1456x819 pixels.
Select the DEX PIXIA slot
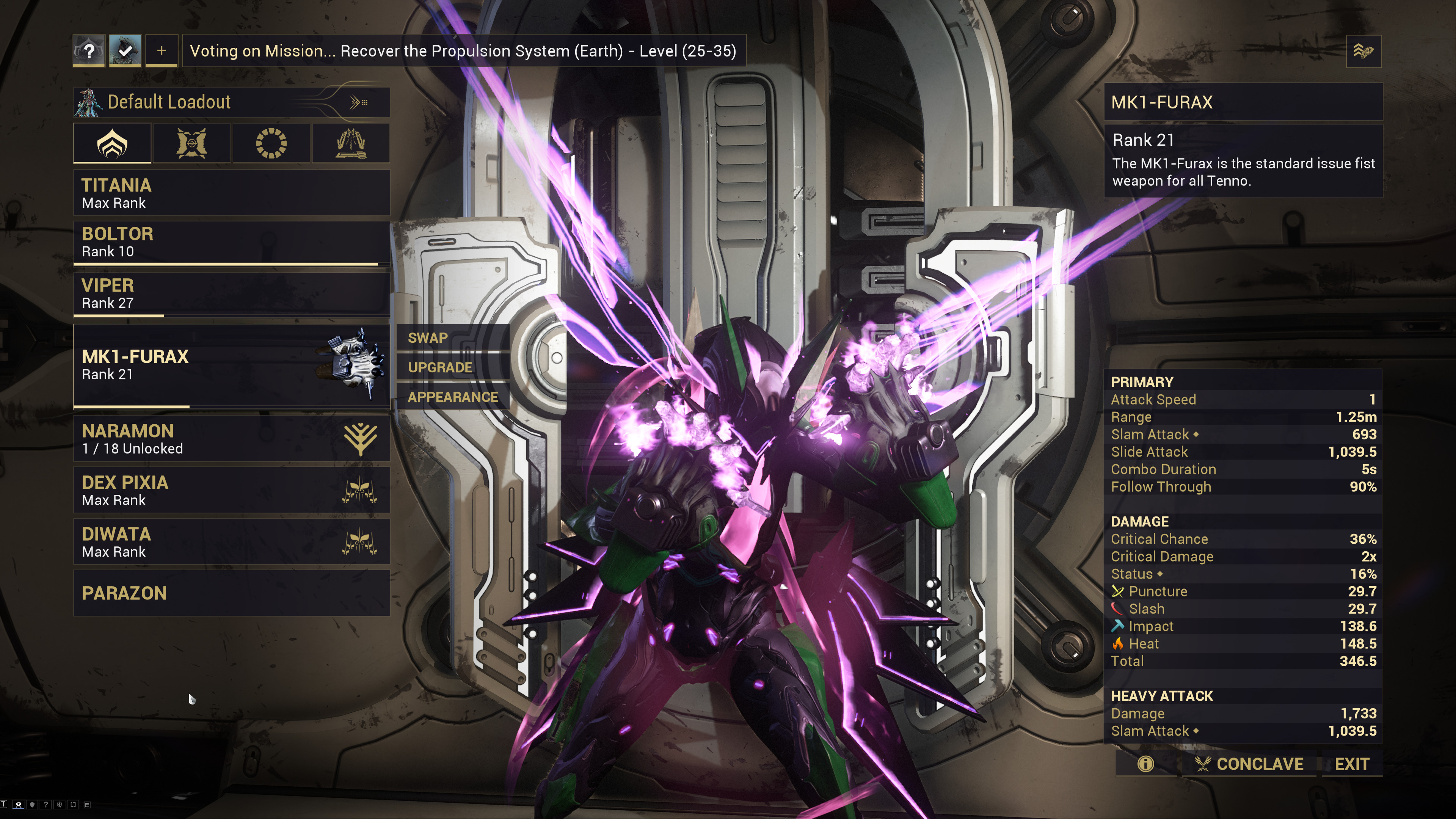[x=231, y=490]
